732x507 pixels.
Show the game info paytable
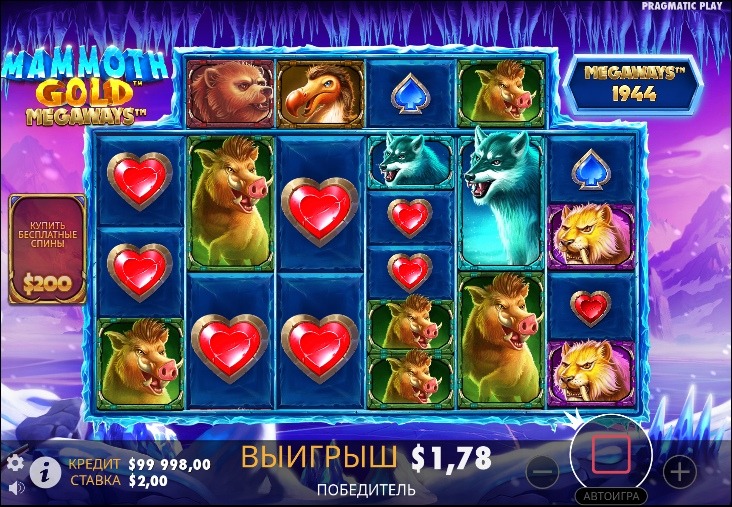pyautogui.click(x=42, y=470)
